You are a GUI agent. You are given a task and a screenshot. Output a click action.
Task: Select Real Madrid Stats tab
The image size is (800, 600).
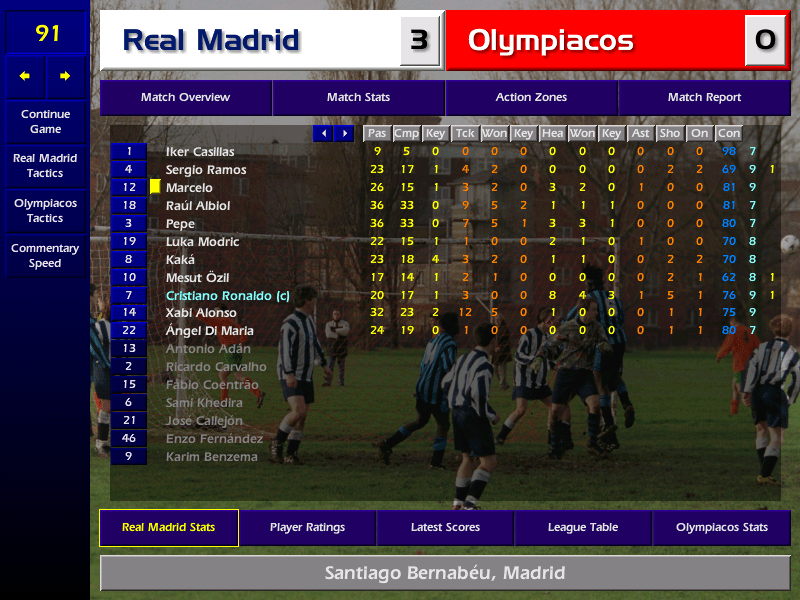pyautogui.click(x=169, y=528)
